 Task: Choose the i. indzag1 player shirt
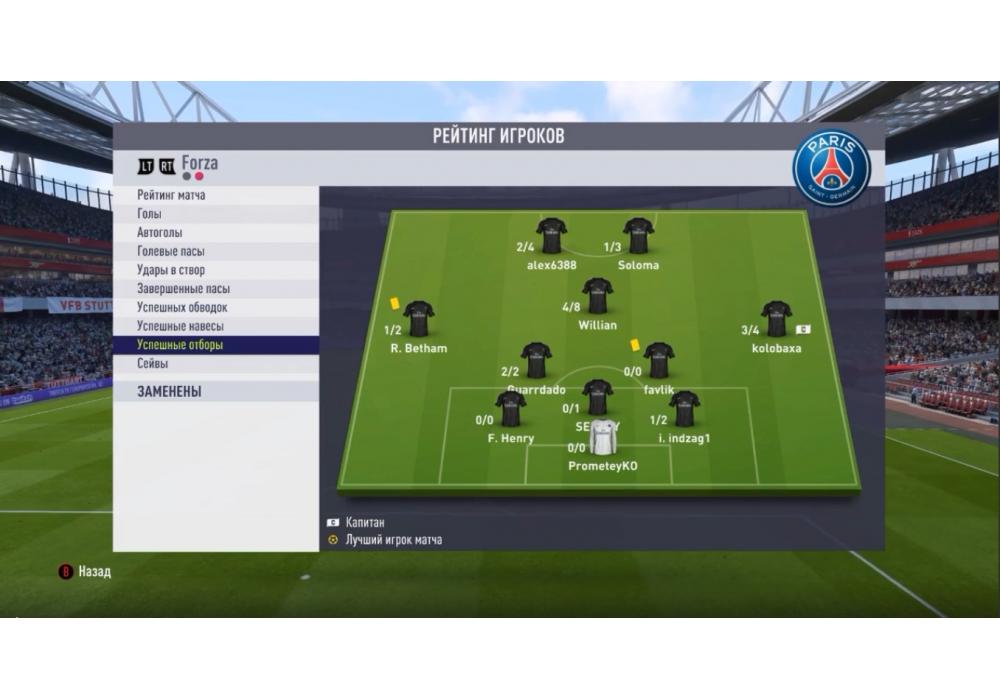[684, 409]
